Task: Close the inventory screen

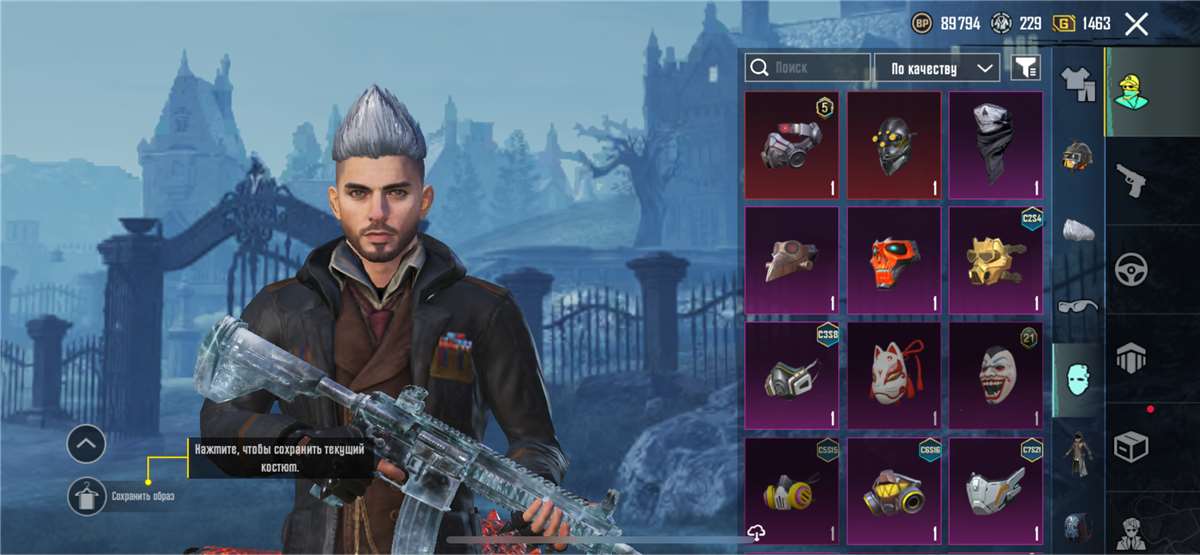Action: click(x=1136, y=24)
